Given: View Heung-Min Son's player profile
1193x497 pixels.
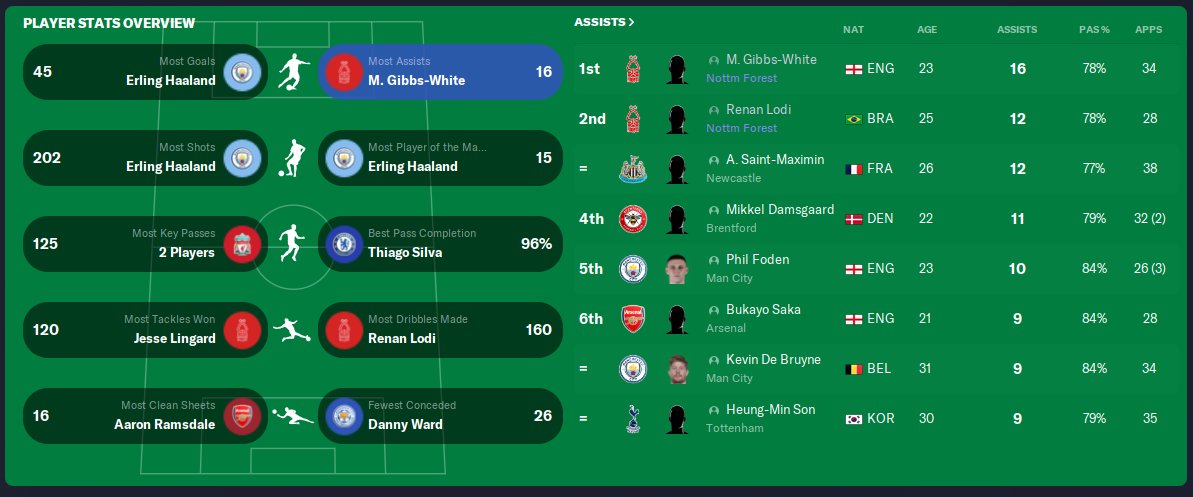Looking at the screenshot, I should coord(768,410).
